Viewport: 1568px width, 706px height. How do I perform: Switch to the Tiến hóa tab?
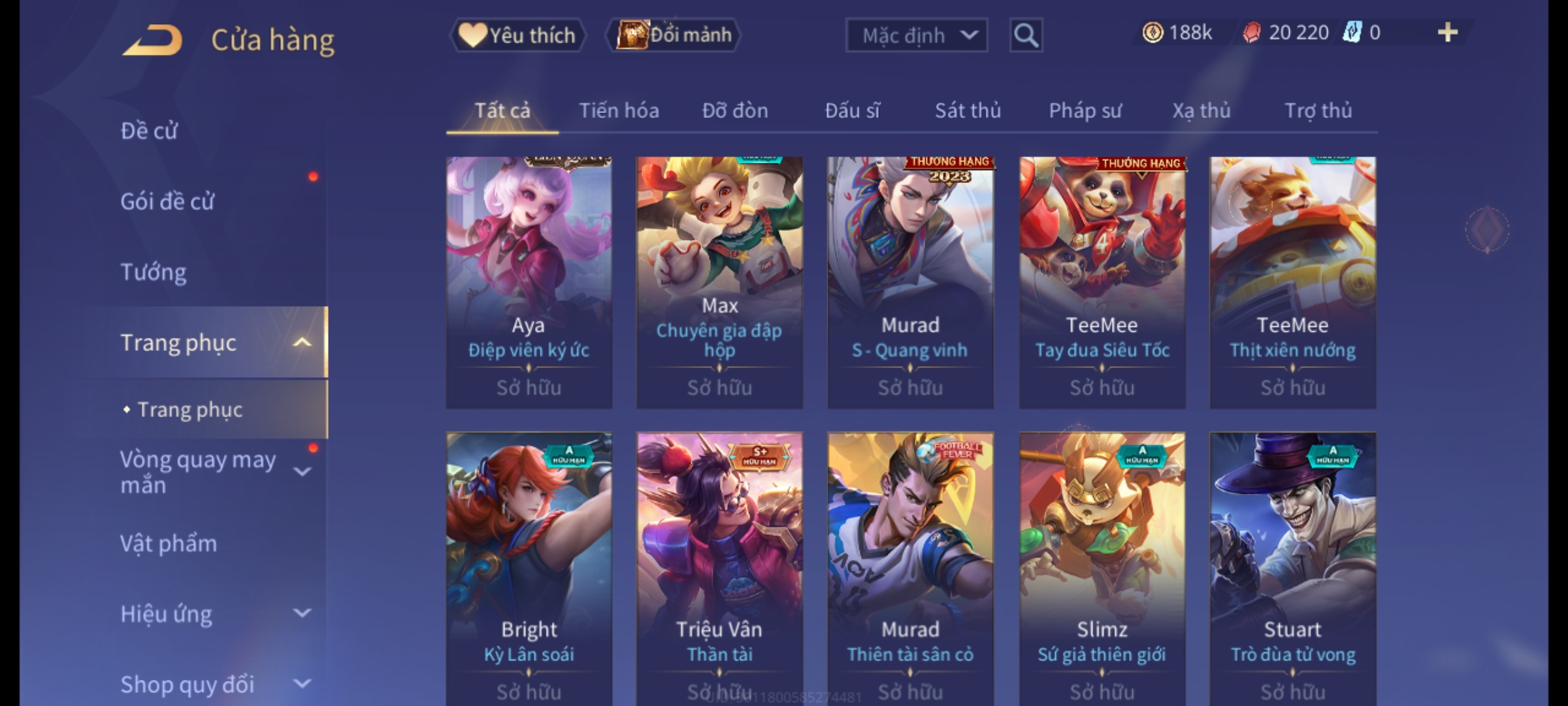pyautogui.click(x=619, y=111)
